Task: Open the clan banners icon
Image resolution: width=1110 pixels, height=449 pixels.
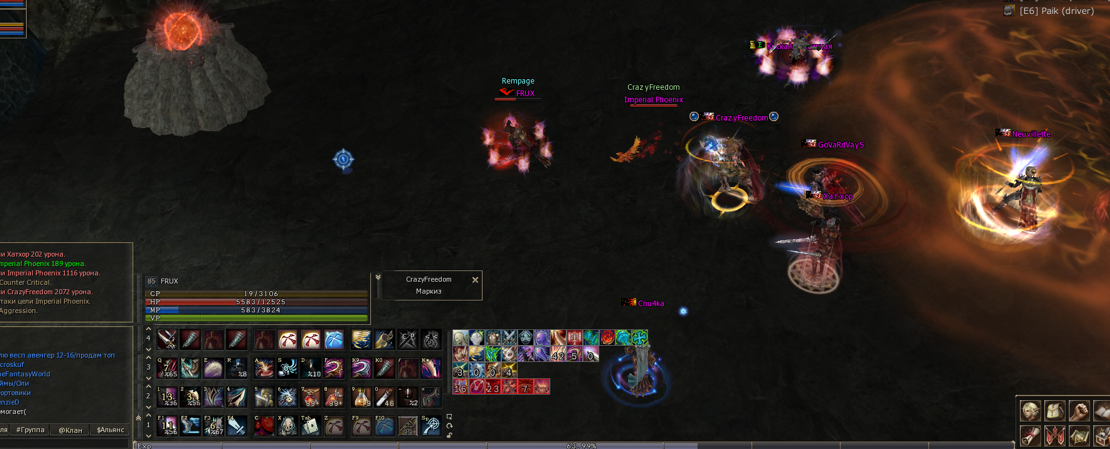Action: click(1054, 436)
